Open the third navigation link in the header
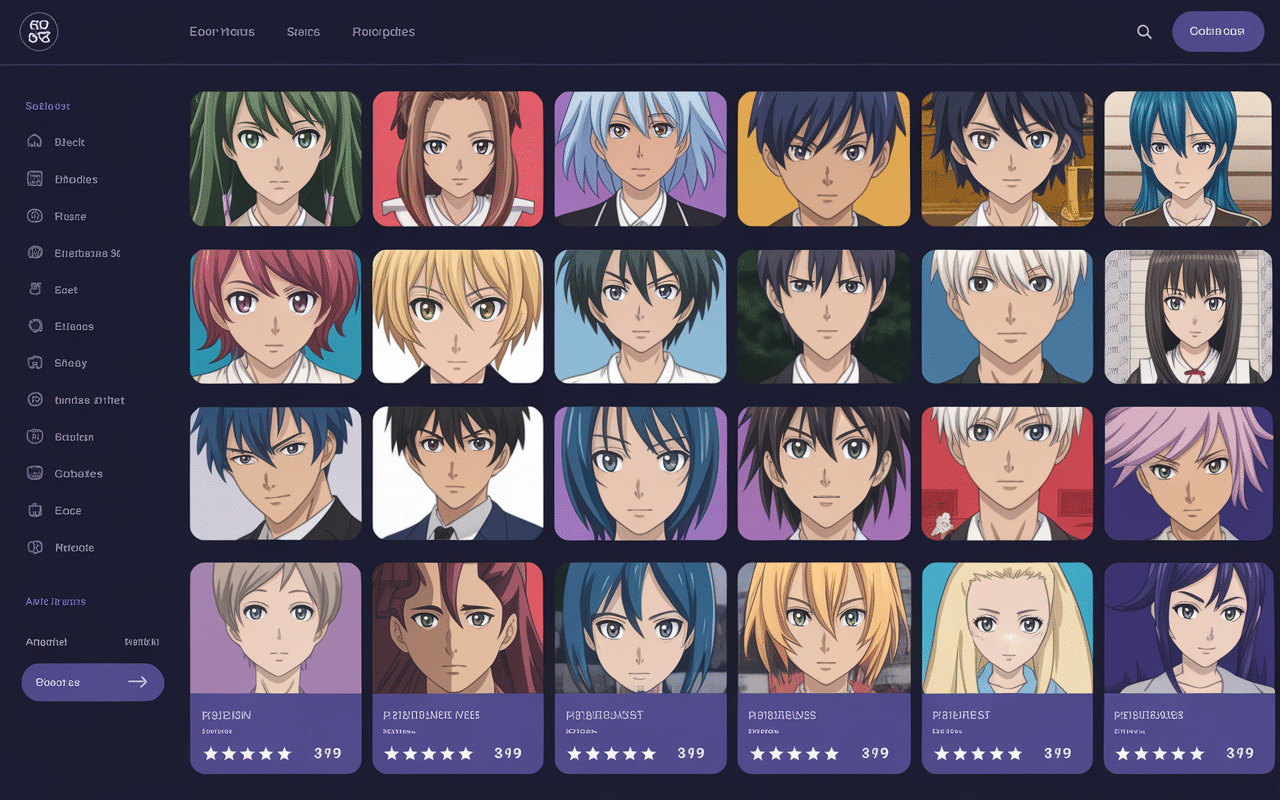1280x800 pixels. click(383, 31)
